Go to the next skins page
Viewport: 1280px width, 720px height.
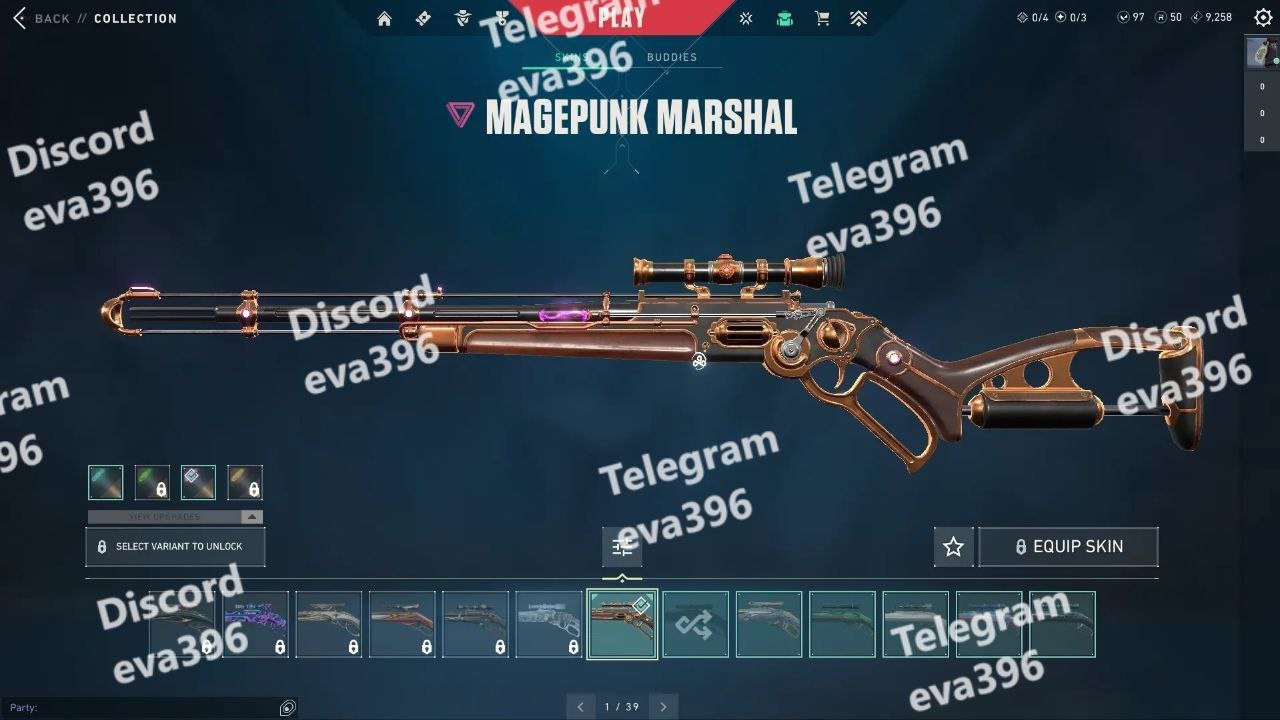tap(663, 707)
